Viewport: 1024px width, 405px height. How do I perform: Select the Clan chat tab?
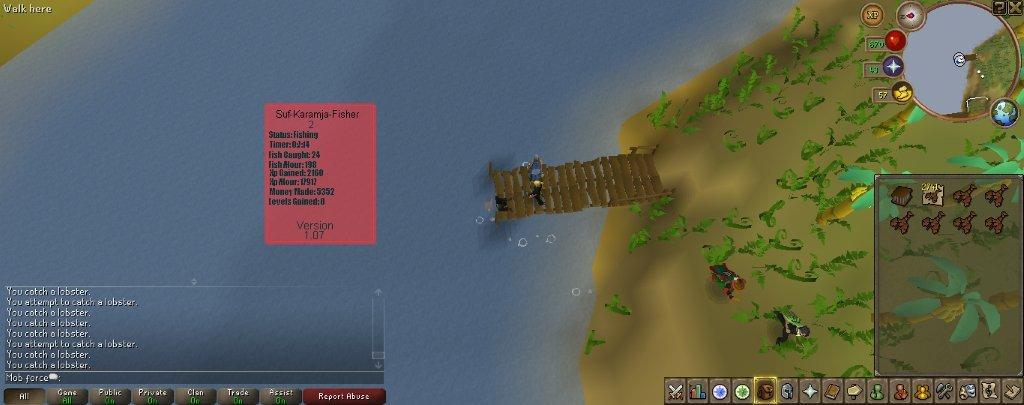pos(196,396)
